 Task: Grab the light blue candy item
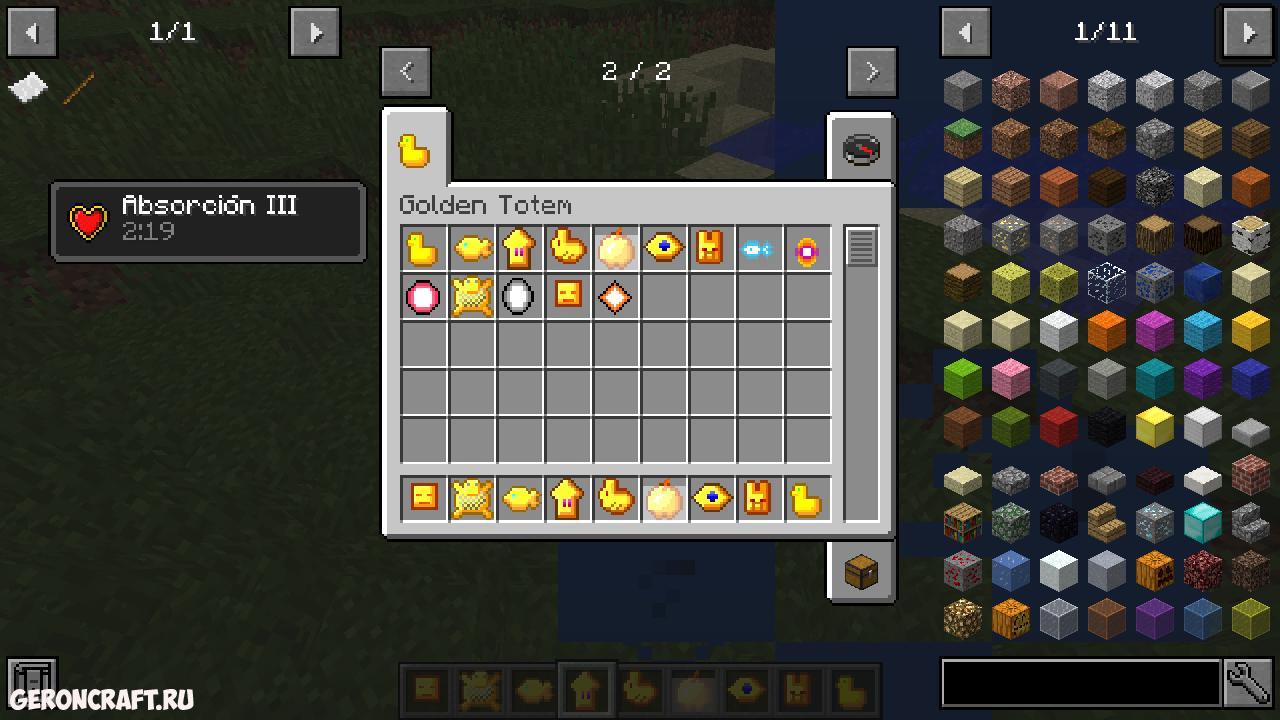759,249
